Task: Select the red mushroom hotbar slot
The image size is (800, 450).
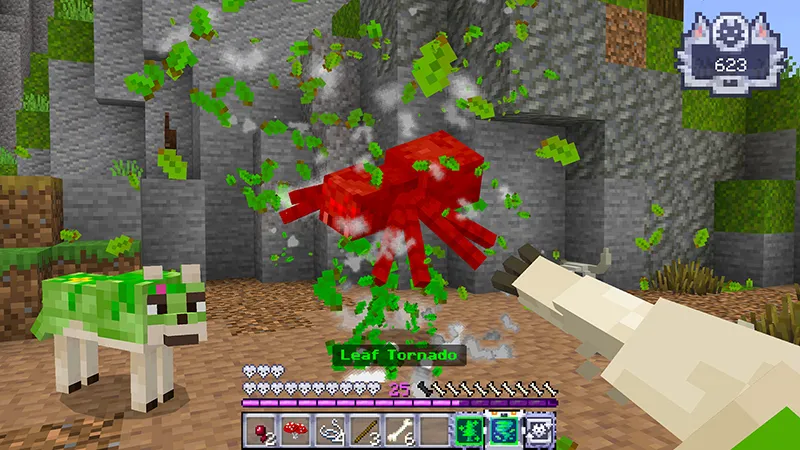Action: coord(296,431)
